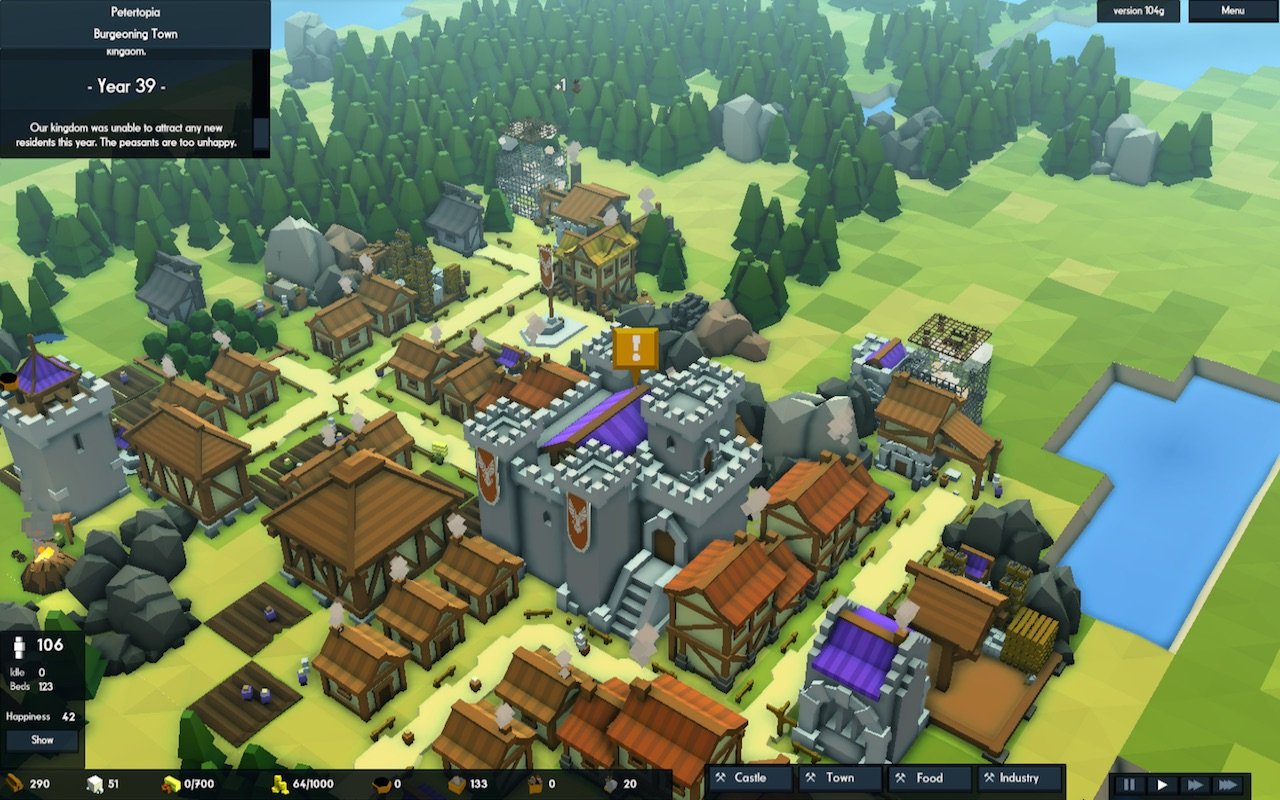Click the Show button under Happiness
Screen dimensions: 1280x800
pos(42,740)
